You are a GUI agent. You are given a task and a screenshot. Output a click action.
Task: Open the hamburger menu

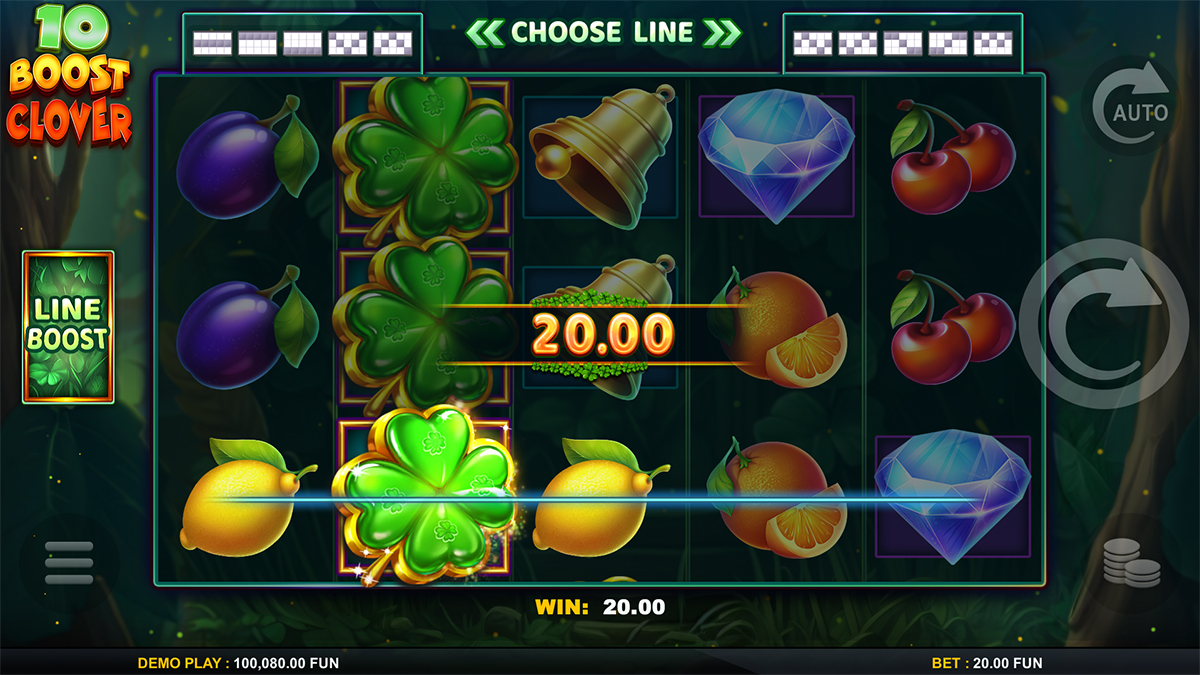69,565
